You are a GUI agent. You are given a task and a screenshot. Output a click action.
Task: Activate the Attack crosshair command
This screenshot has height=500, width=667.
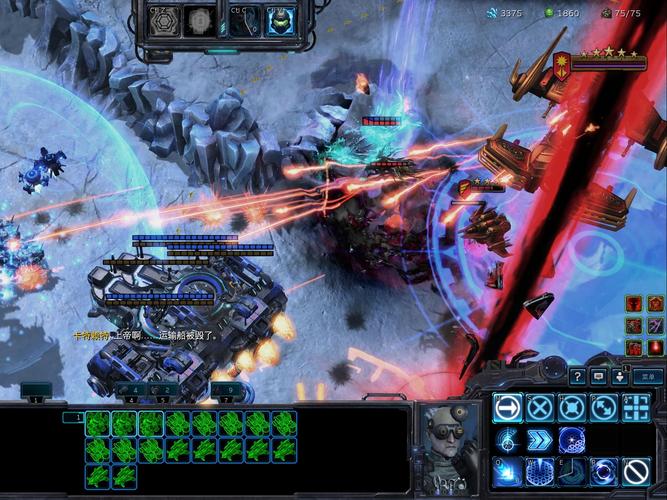[x=636, y=408]
